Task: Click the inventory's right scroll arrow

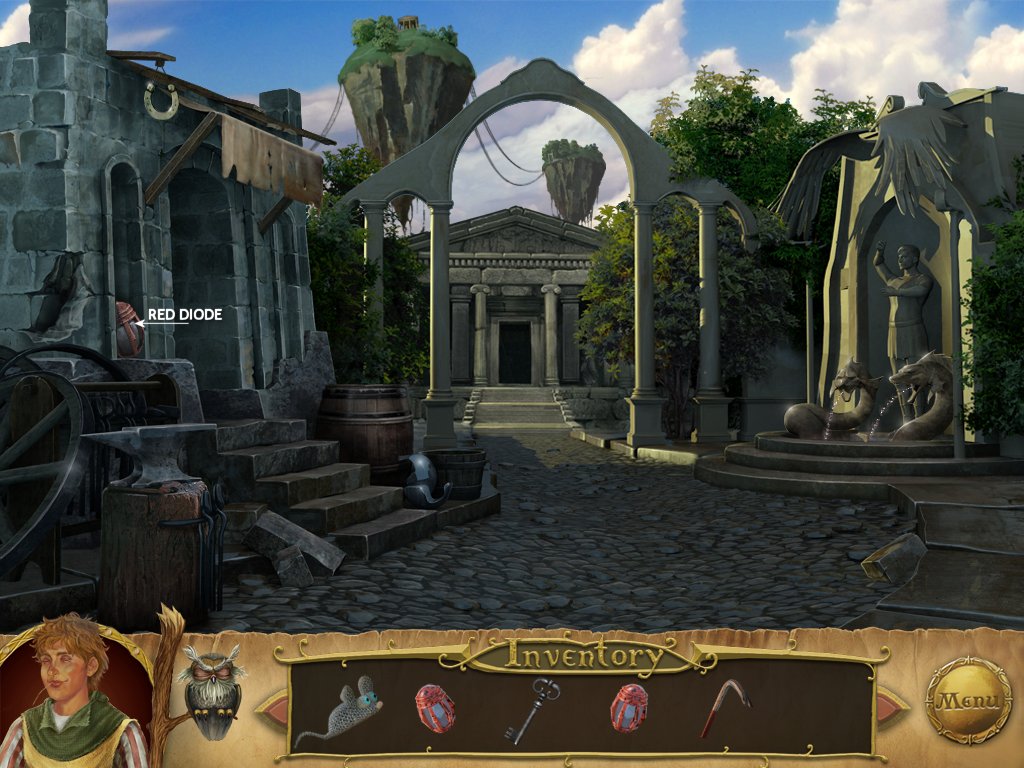Action: 891,708
